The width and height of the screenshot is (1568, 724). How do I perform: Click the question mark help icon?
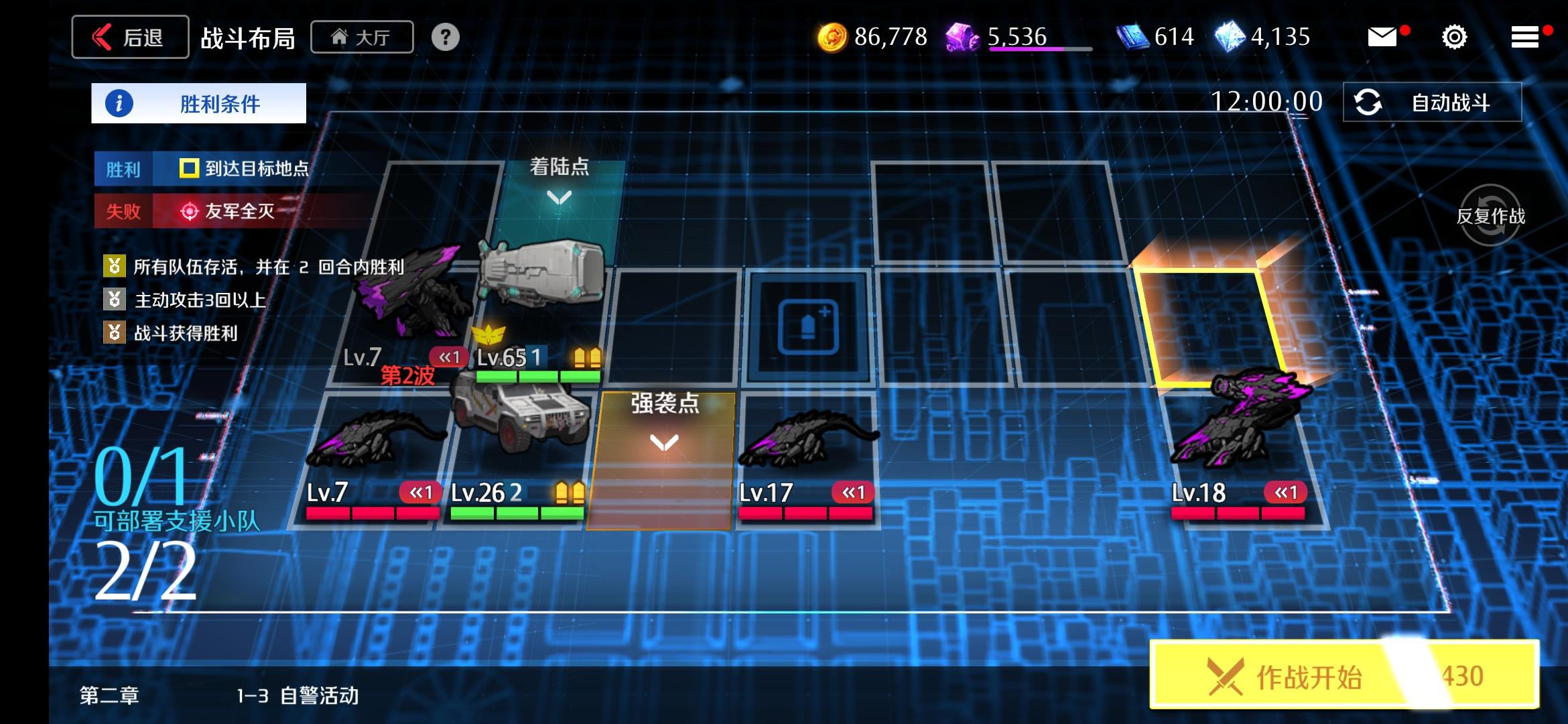coord(444,37)
